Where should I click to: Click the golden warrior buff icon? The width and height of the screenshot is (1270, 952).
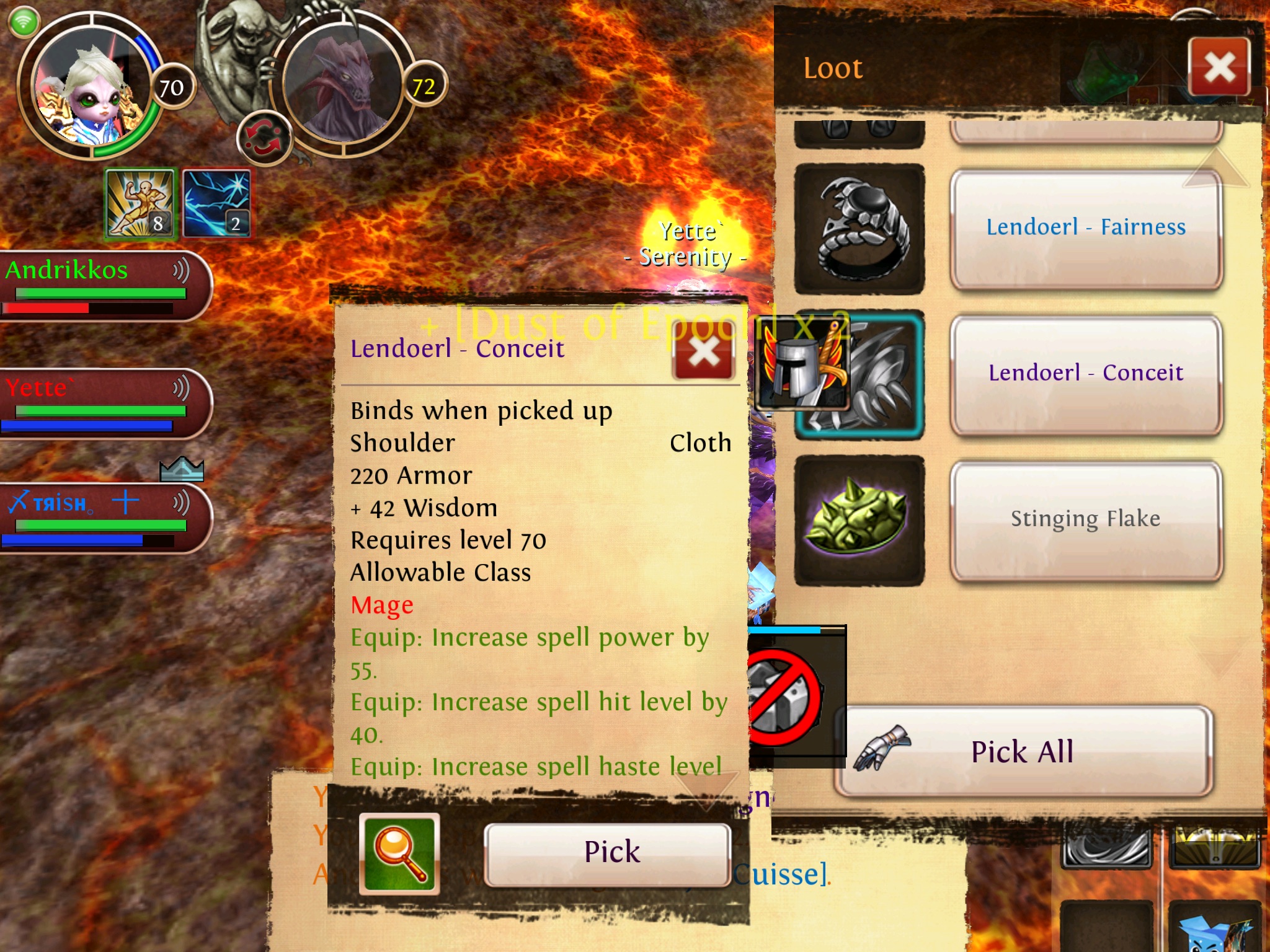[x=141, y=203]
